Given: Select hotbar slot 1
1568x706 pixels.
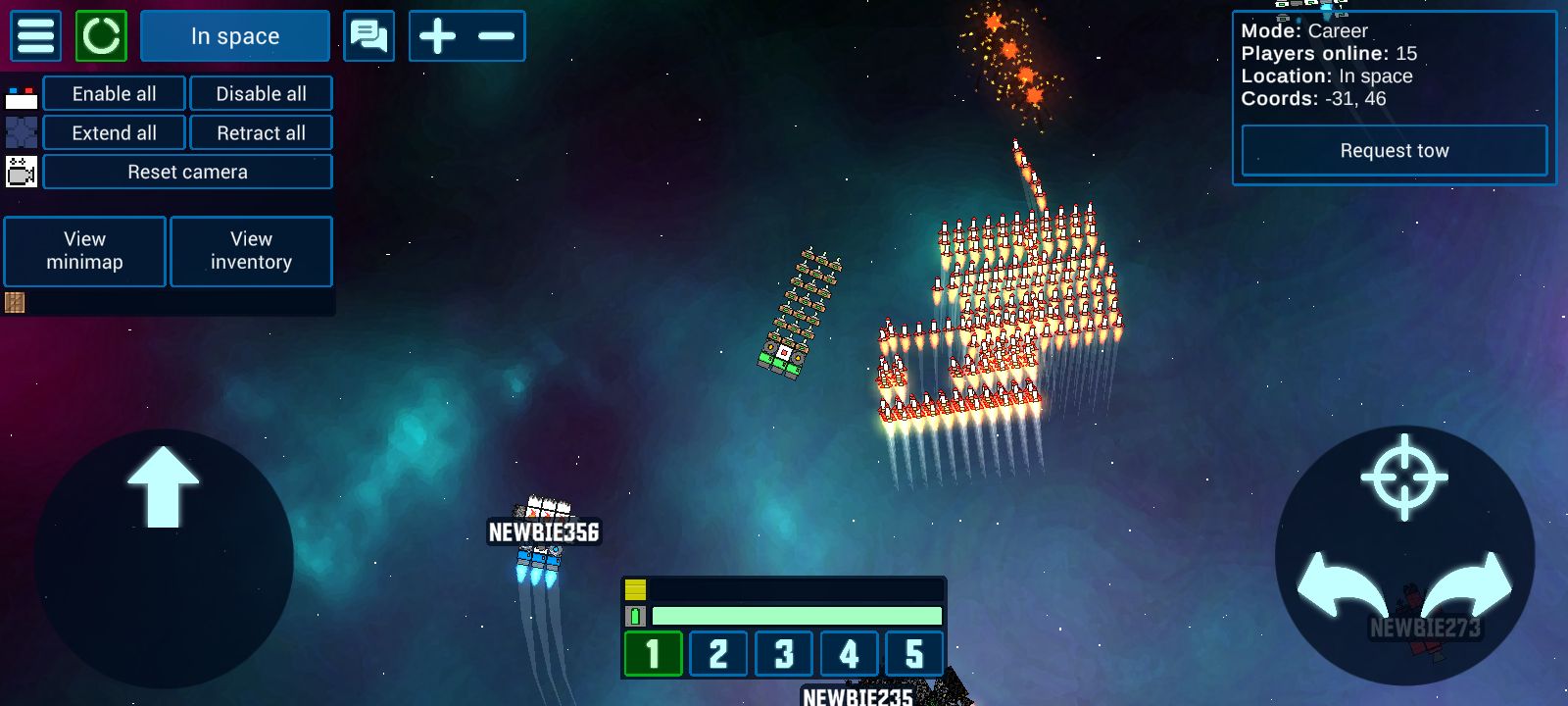Looking at the screenshot, I should [x=653, y=653].
